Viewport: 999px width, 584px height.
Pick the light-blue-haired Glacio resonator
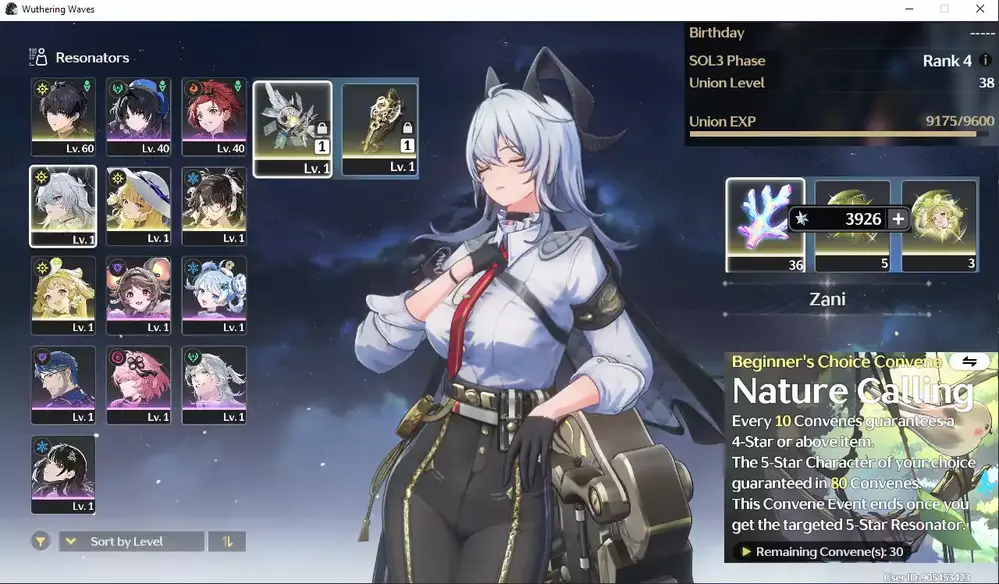point(214,295)
